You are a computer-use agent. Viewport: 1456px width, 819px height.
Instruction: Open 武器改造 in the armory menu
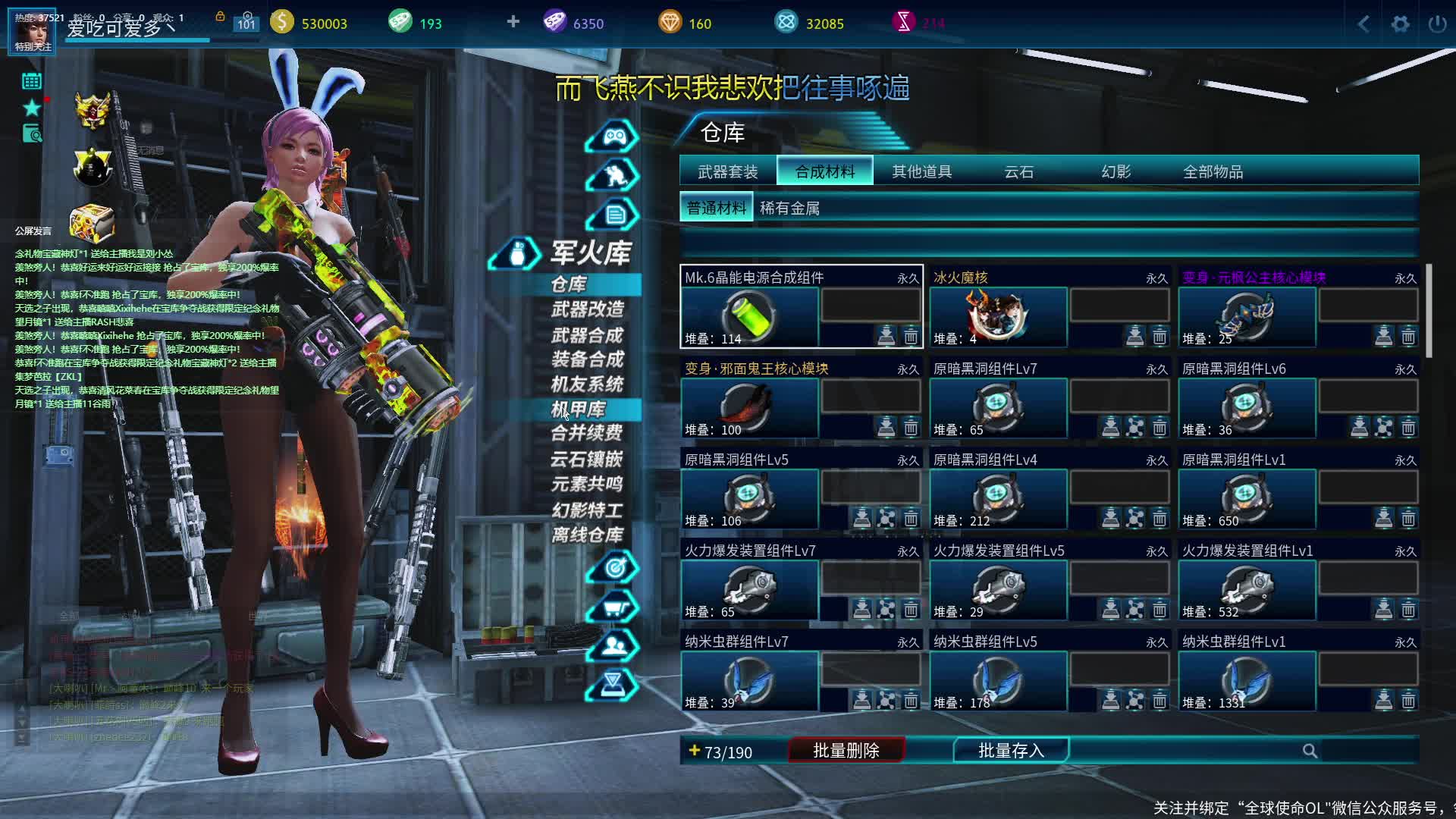[587, 309]
